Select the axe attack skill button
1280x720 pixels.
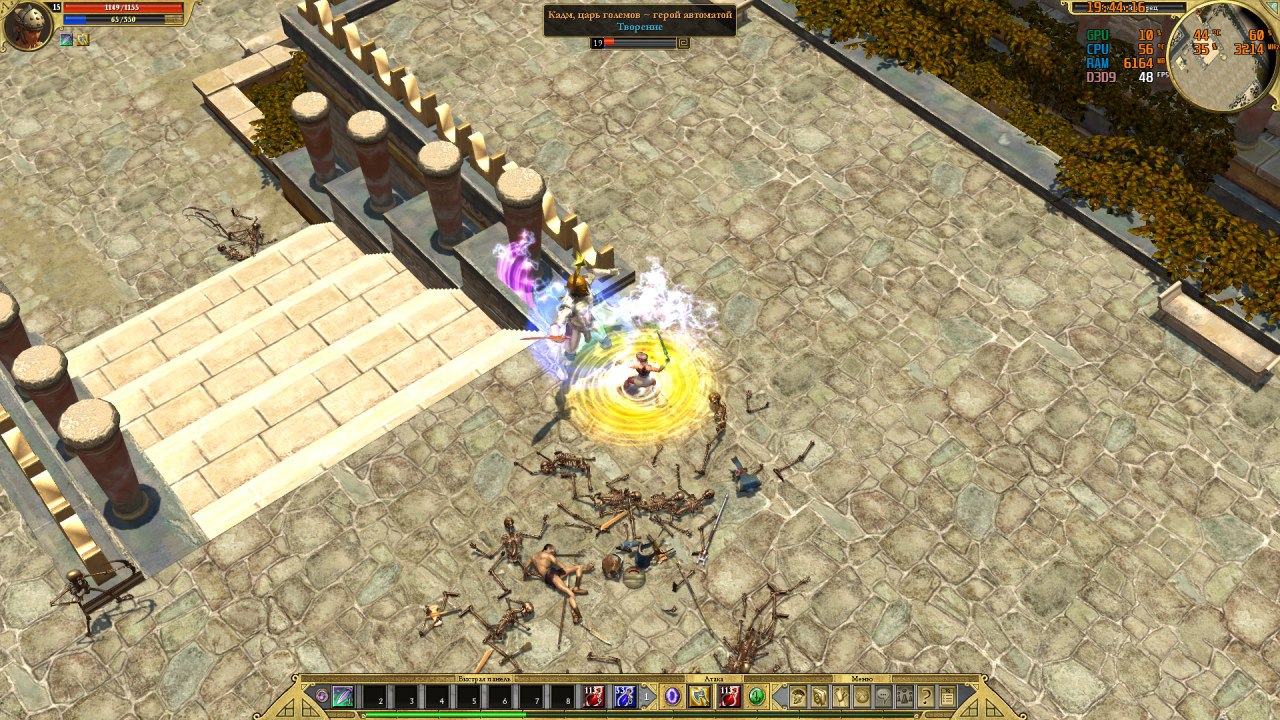700,697
